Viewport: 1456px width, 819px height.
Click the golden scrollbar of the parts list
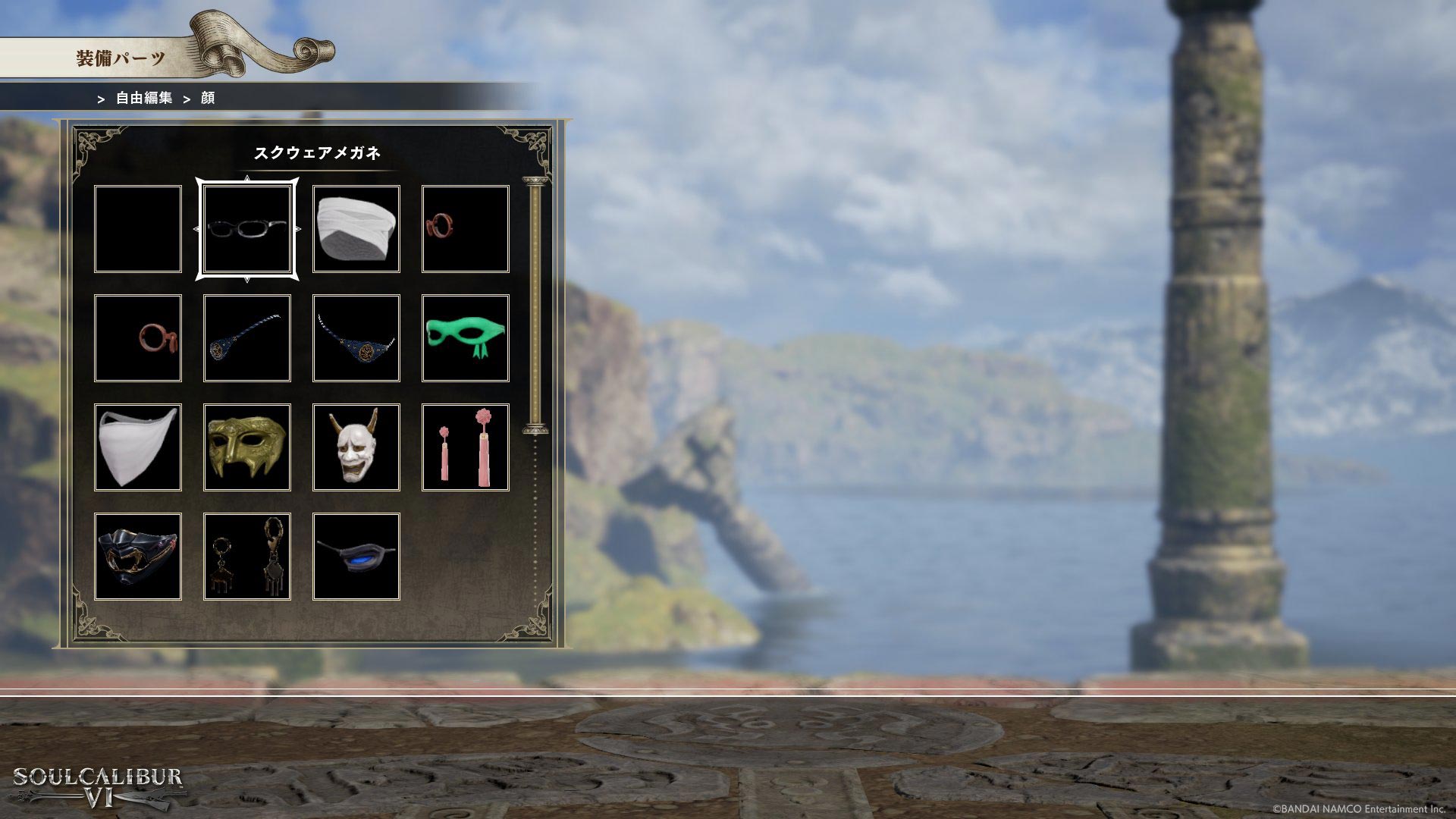tap(535, 305)
